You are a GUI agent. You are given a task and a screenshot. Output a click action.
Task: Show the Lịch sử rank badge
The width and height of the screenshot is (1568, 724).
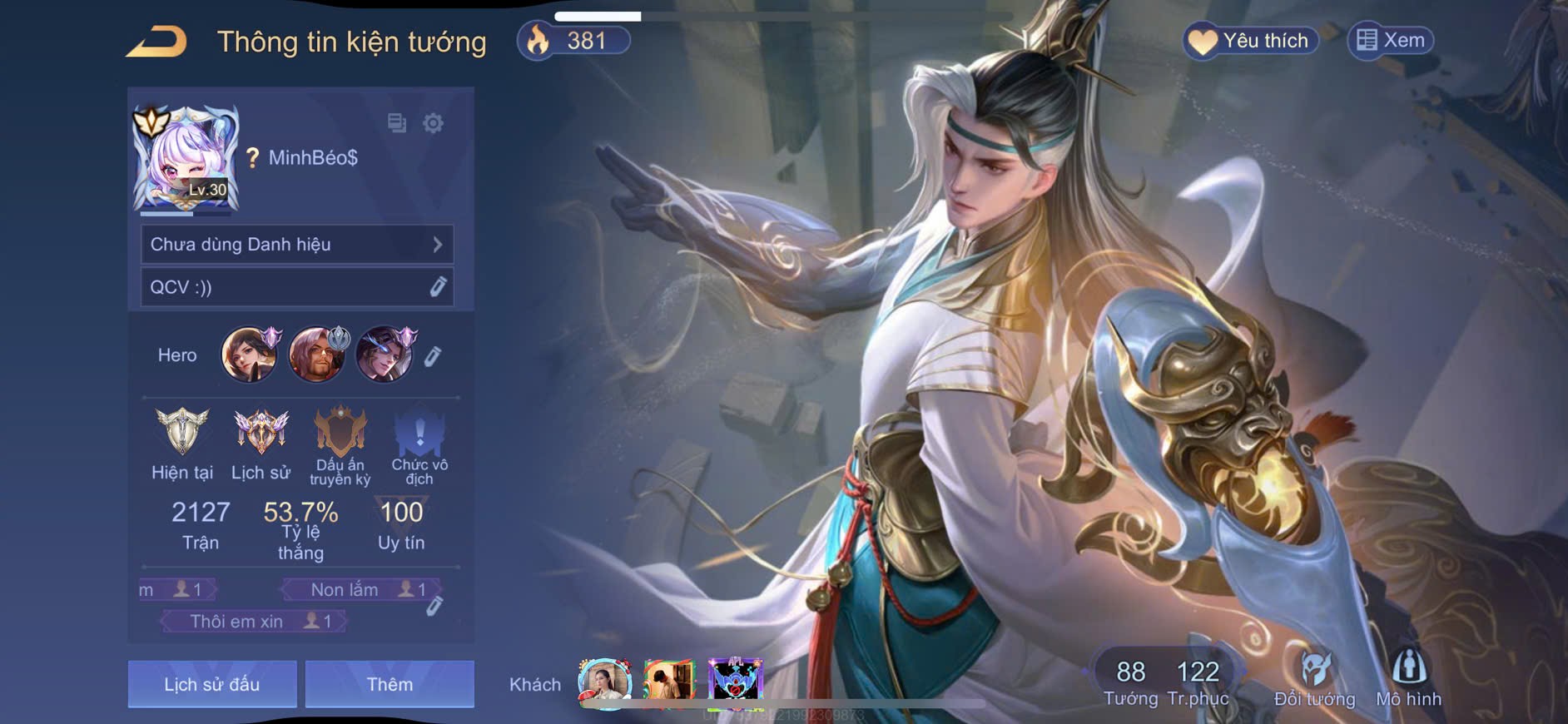pos(261,434)
